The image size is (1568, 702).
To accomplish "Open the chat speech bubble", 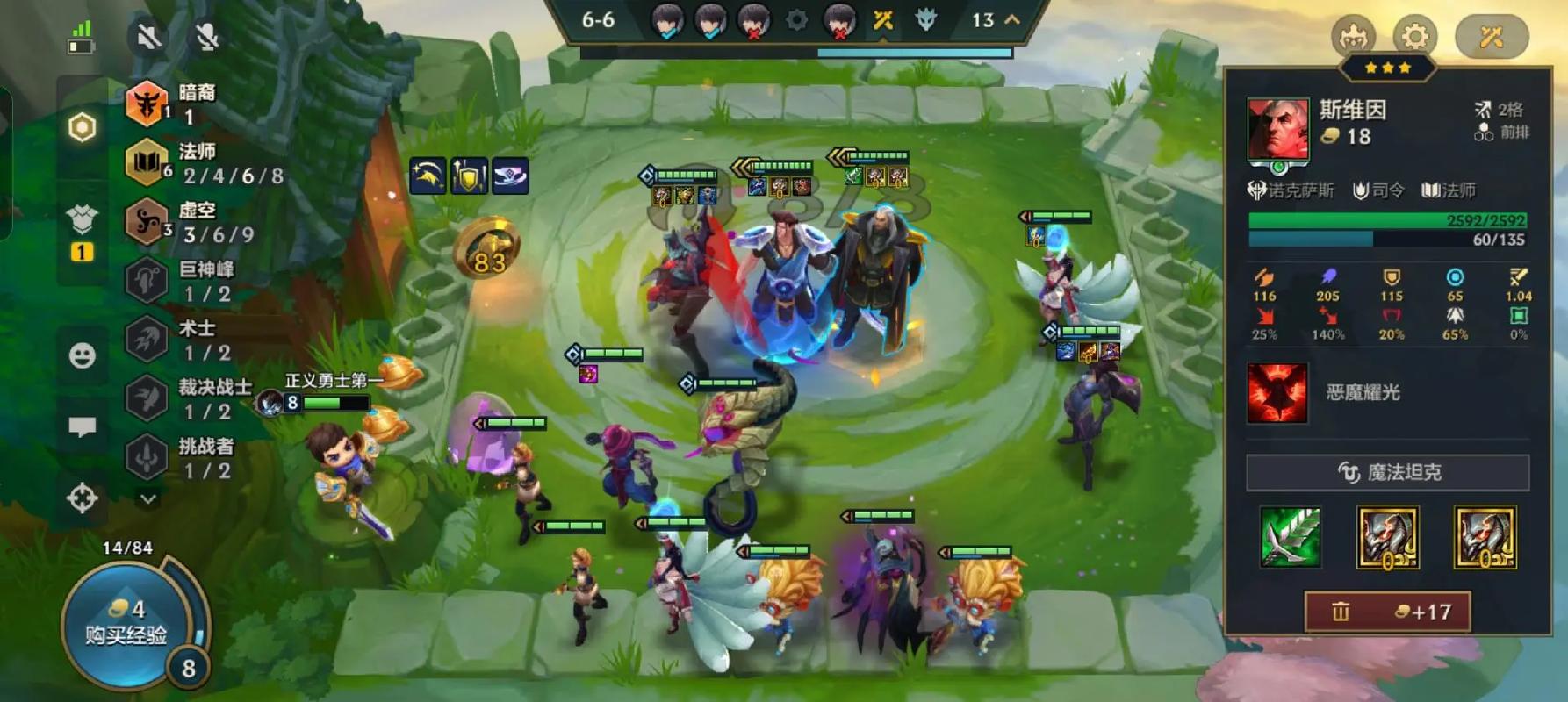I will coord(83,426).
